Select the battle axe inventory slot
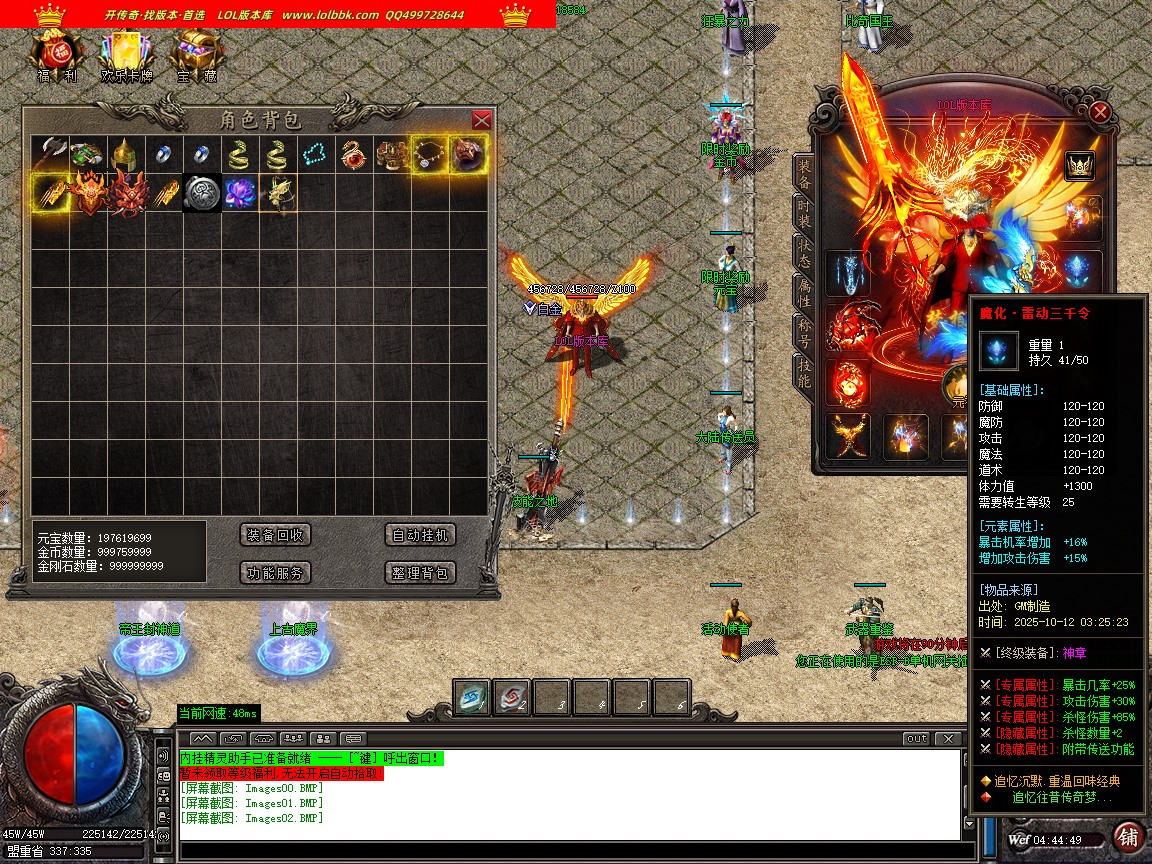1152x864 pixels. [x=49, y=154]
